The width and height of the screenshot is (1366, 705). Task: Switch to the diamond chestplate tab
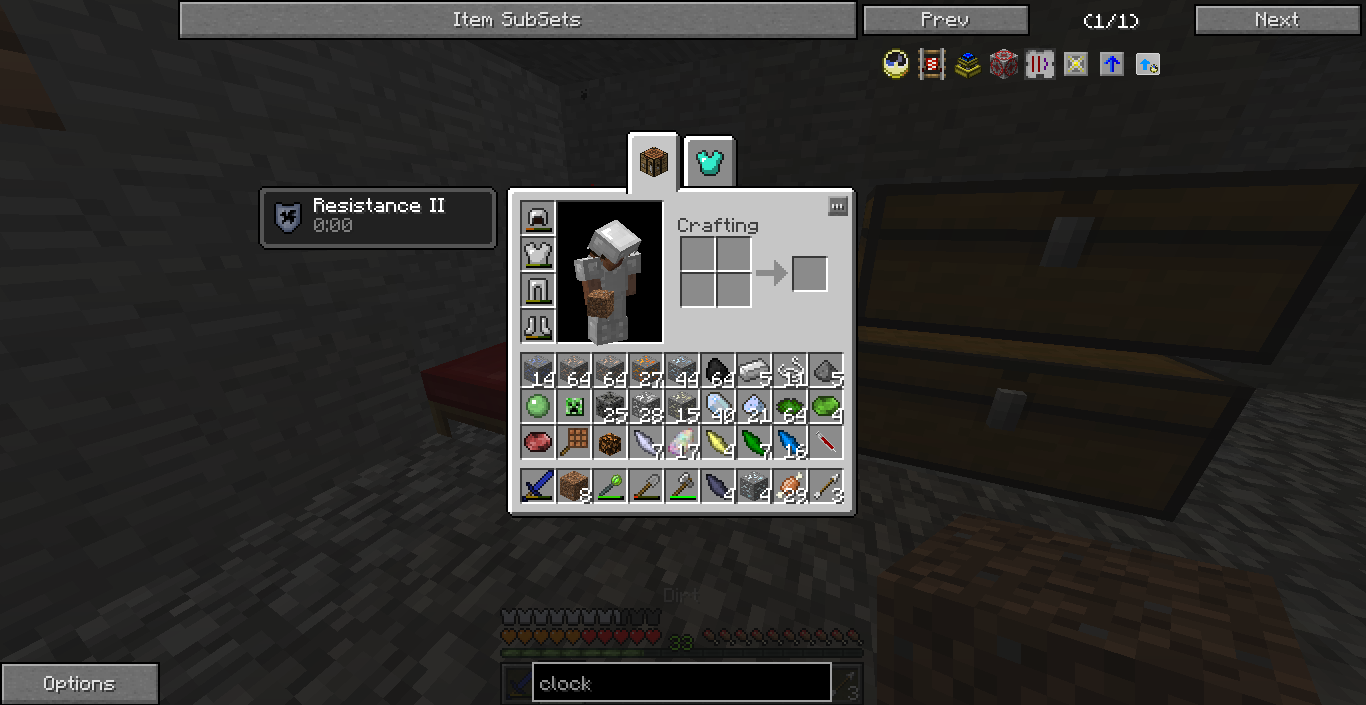(x=710, y=162)
